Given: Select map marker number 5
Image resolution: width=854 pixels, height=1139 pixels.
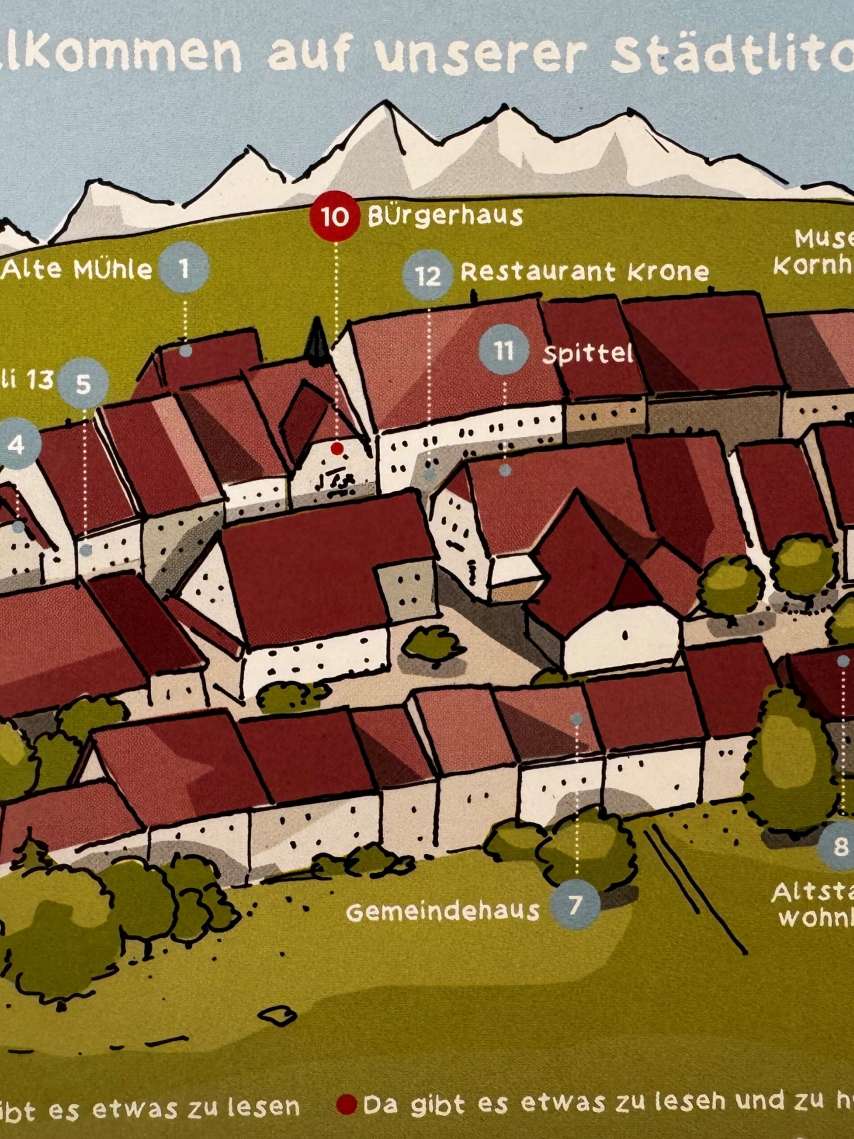Looking at the screenshot, I should click(x=83, y=383).
